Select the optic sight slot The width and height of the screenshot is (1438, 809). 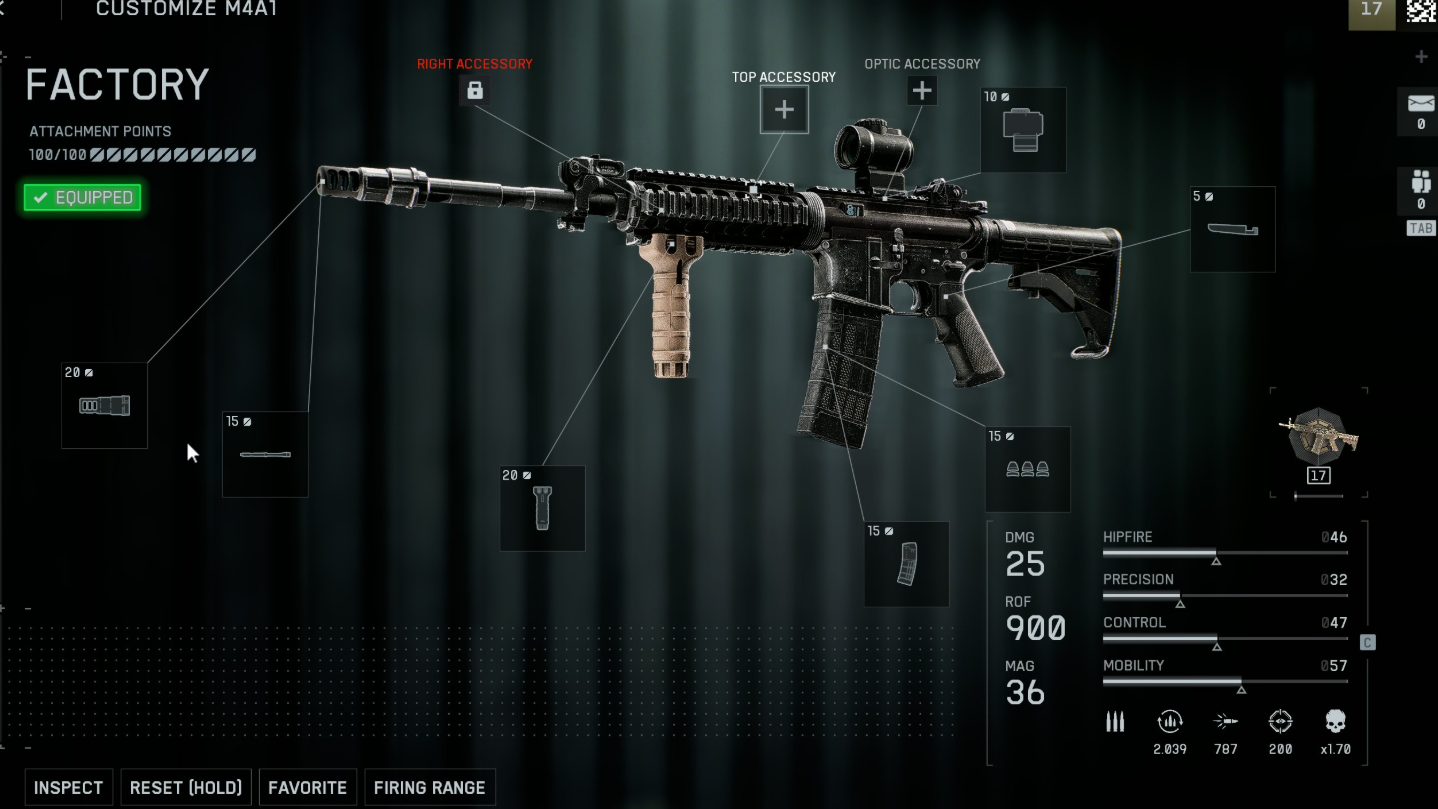click(x=1022, y=130)
